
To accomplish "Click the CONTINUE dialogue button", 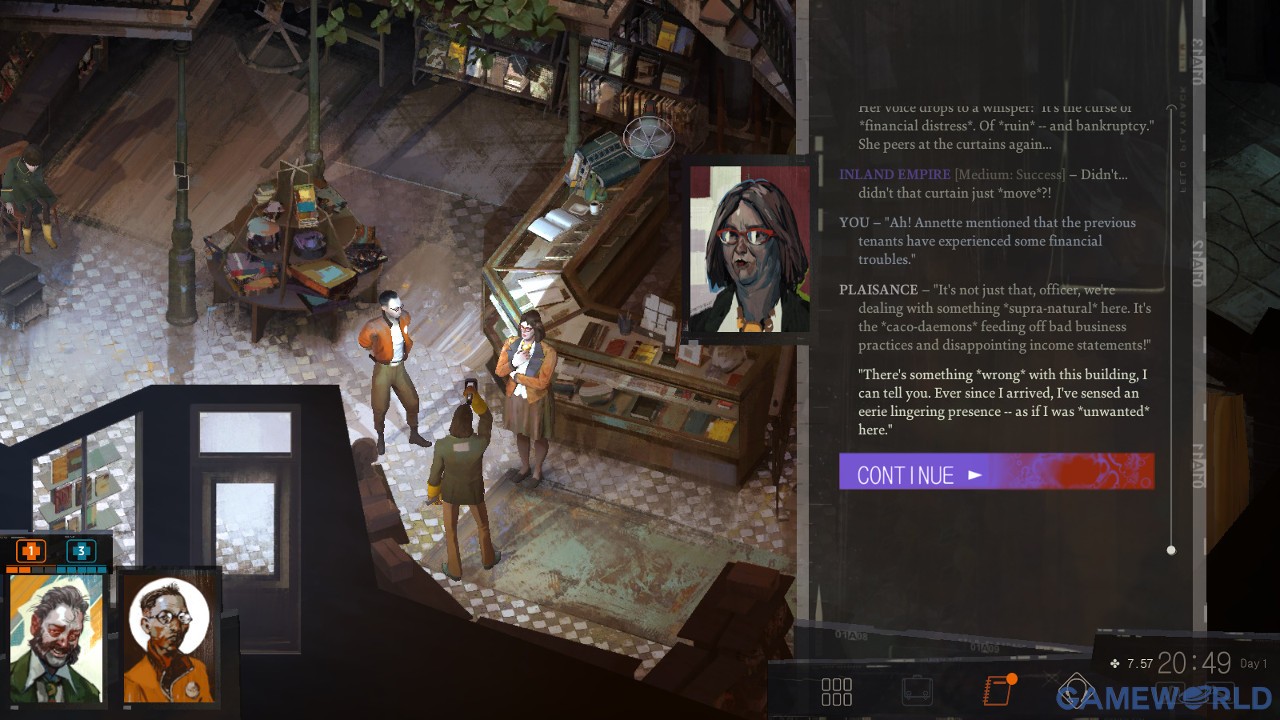I will point(996,472).
